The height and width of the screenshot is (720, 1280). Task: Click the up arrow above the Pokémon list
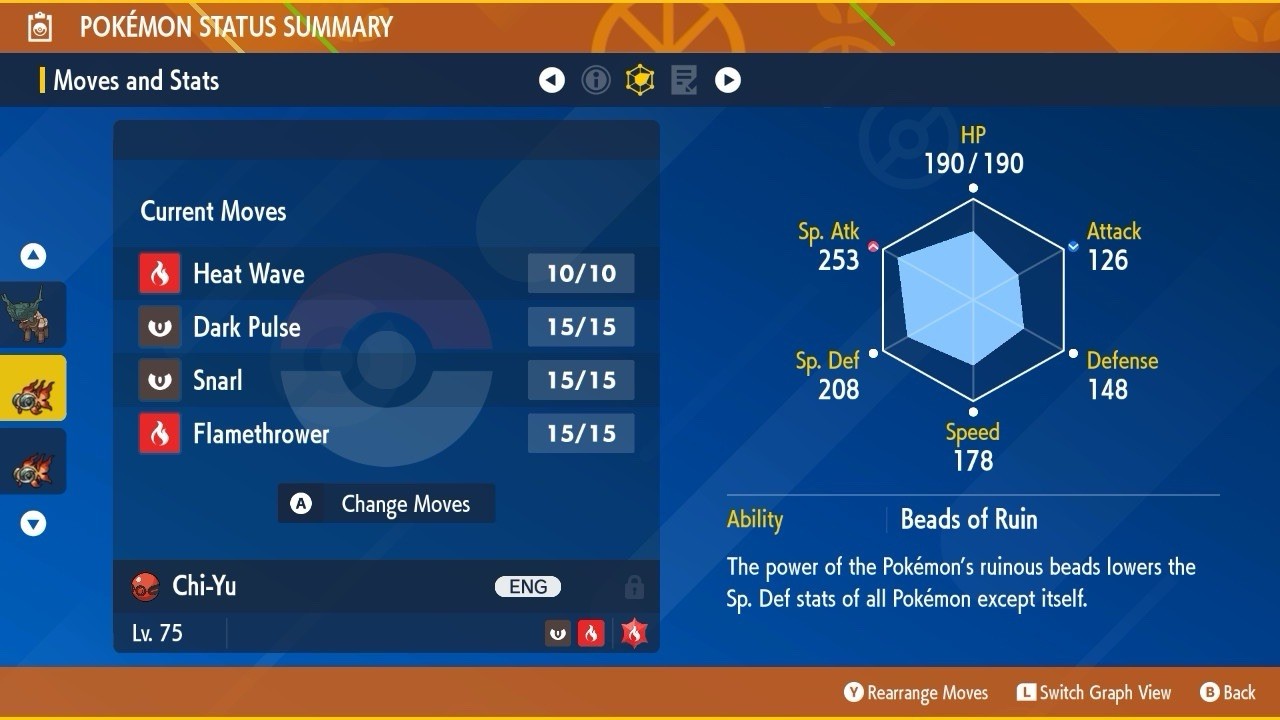pyautogui.click(x=33, y=256)
